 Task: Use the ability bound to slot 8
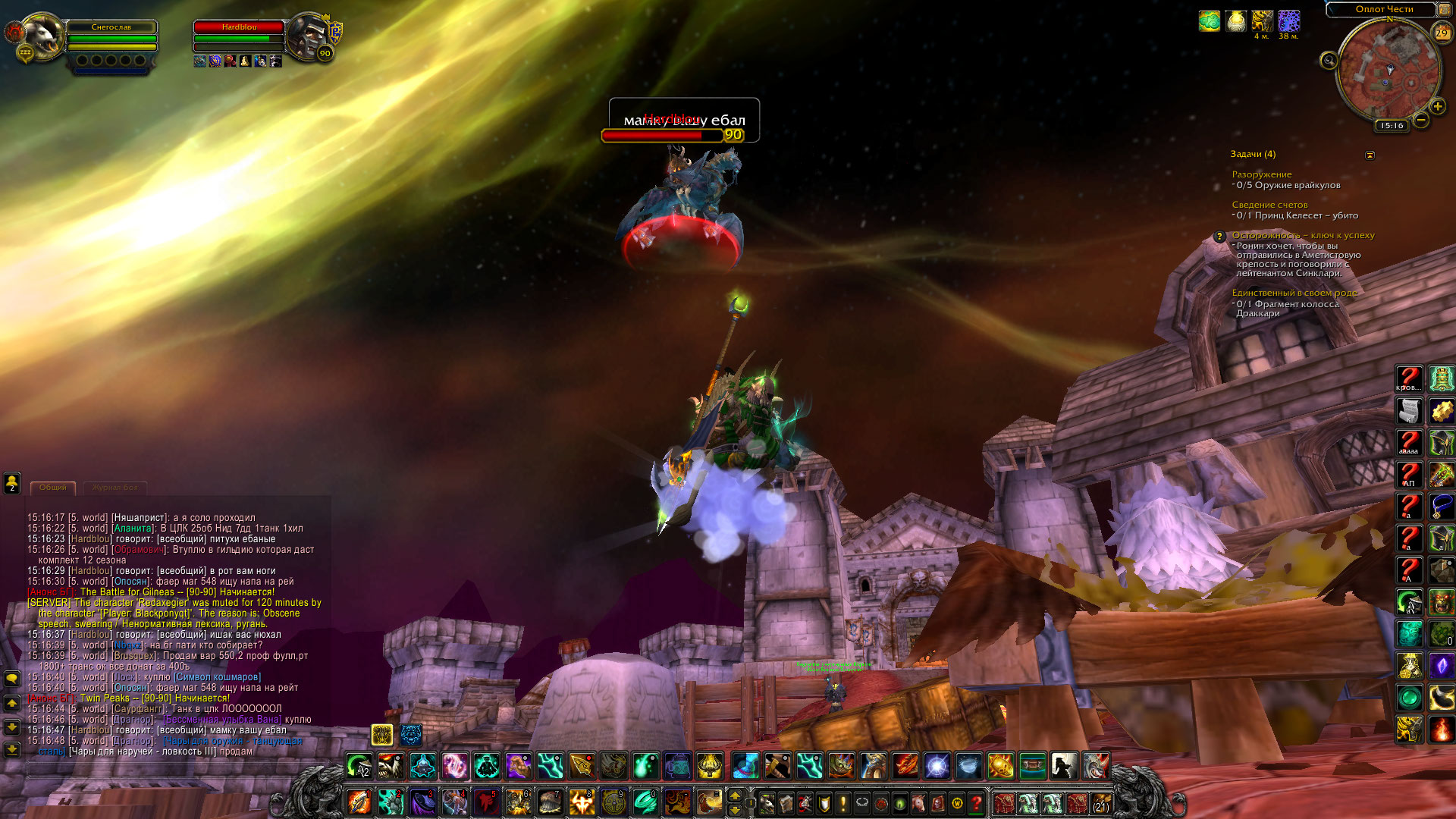pos(582,802)
